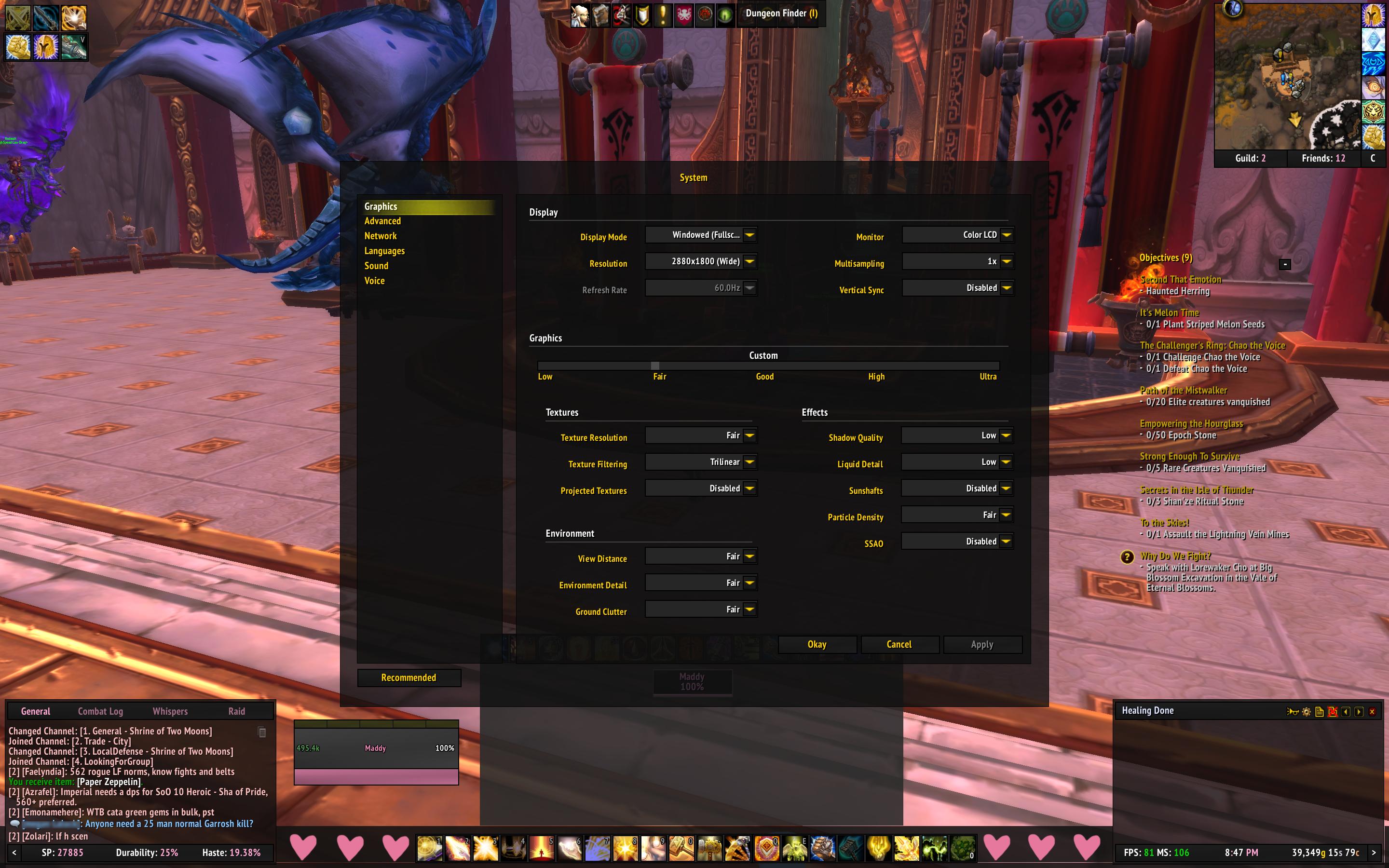Switch to the Network settings section
This screenshot has width=1389, height=868.
381,236
